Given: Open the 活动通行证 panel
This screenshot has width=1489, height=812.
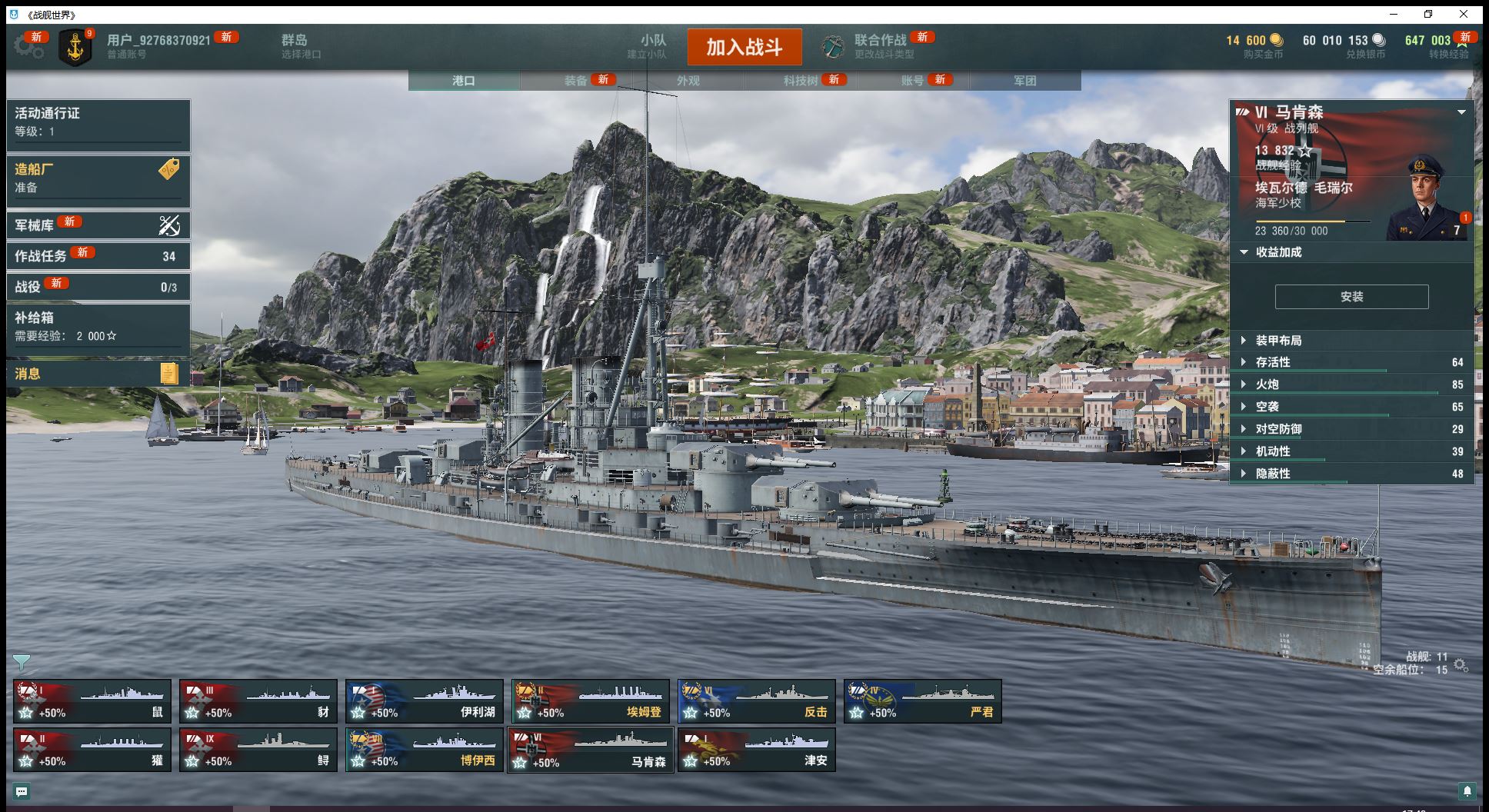Looking at the screenshot, I should coord(98,121).
